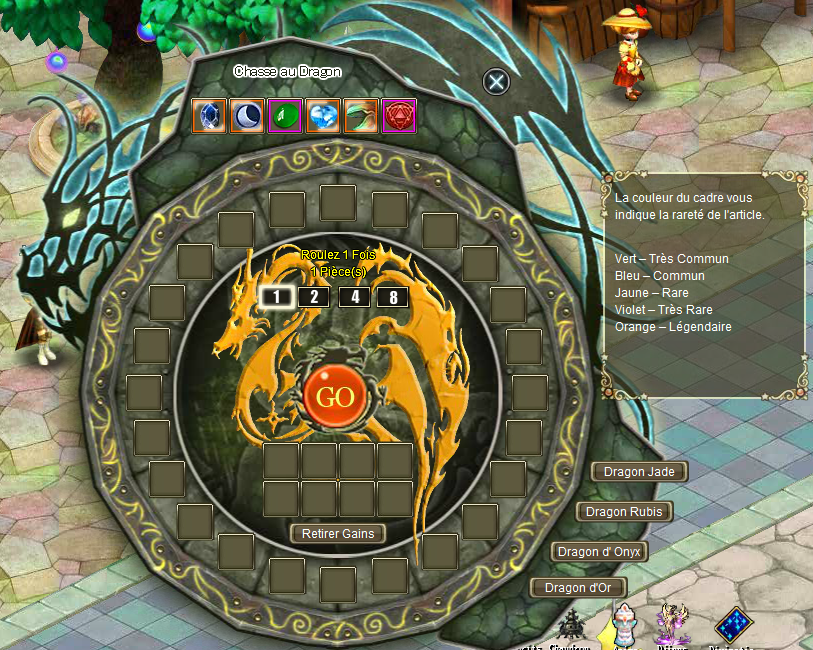813x650 pixels.
Task: Click the green jade stone reward
Action: [285, 116]
